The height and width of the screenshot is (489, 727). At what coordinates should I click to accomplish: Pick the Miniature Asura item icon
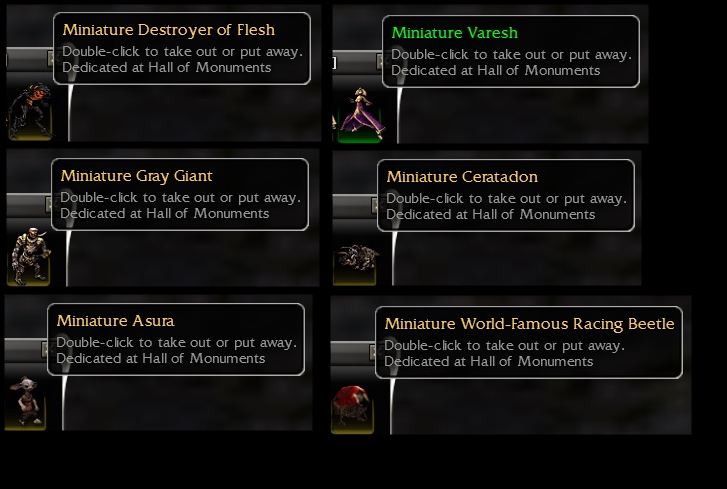click(x=25, y=402)
